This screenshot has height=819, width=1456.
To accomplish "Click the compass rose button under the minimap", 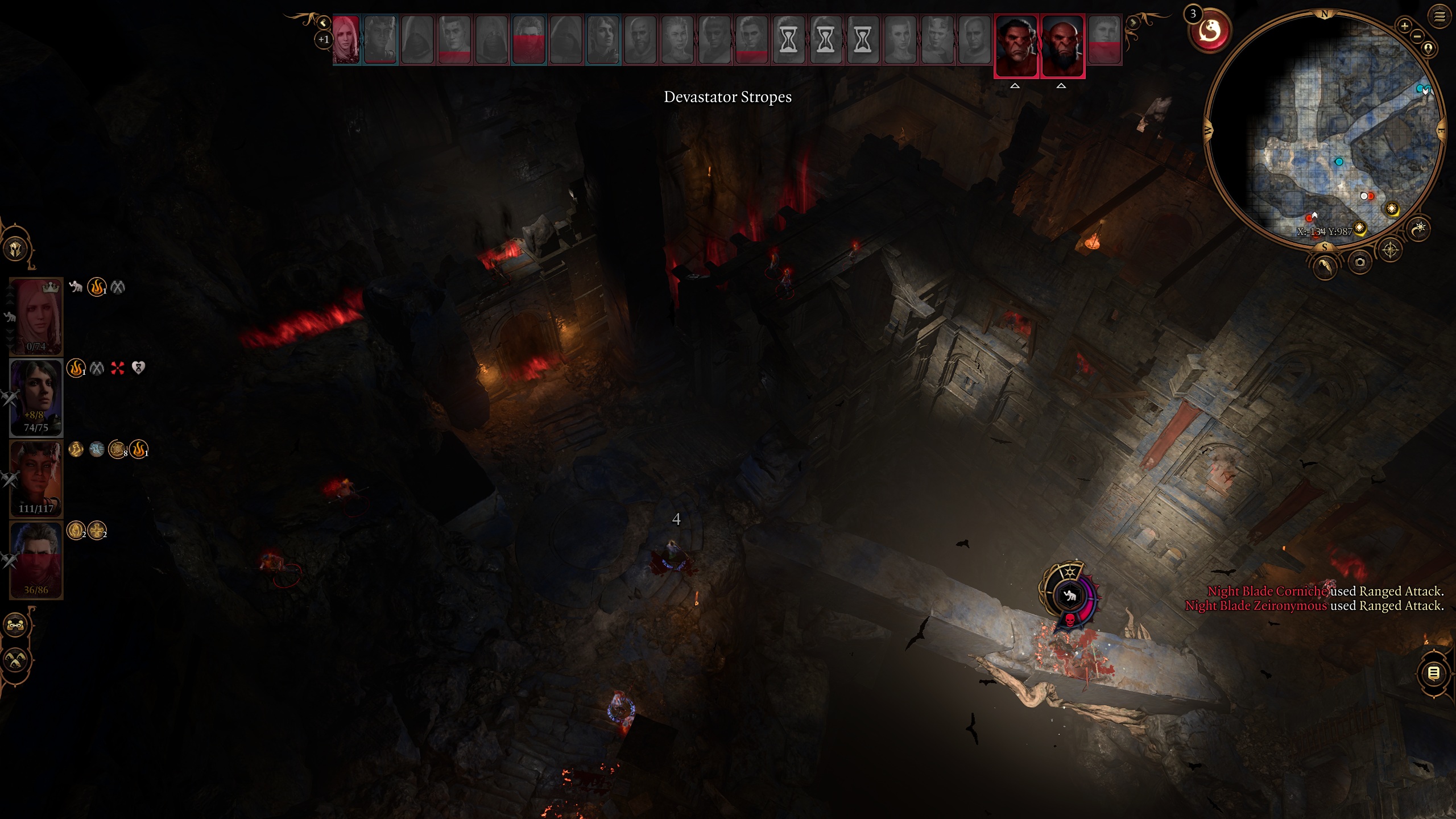I will pyautogui.click(x=1390, y=250).
